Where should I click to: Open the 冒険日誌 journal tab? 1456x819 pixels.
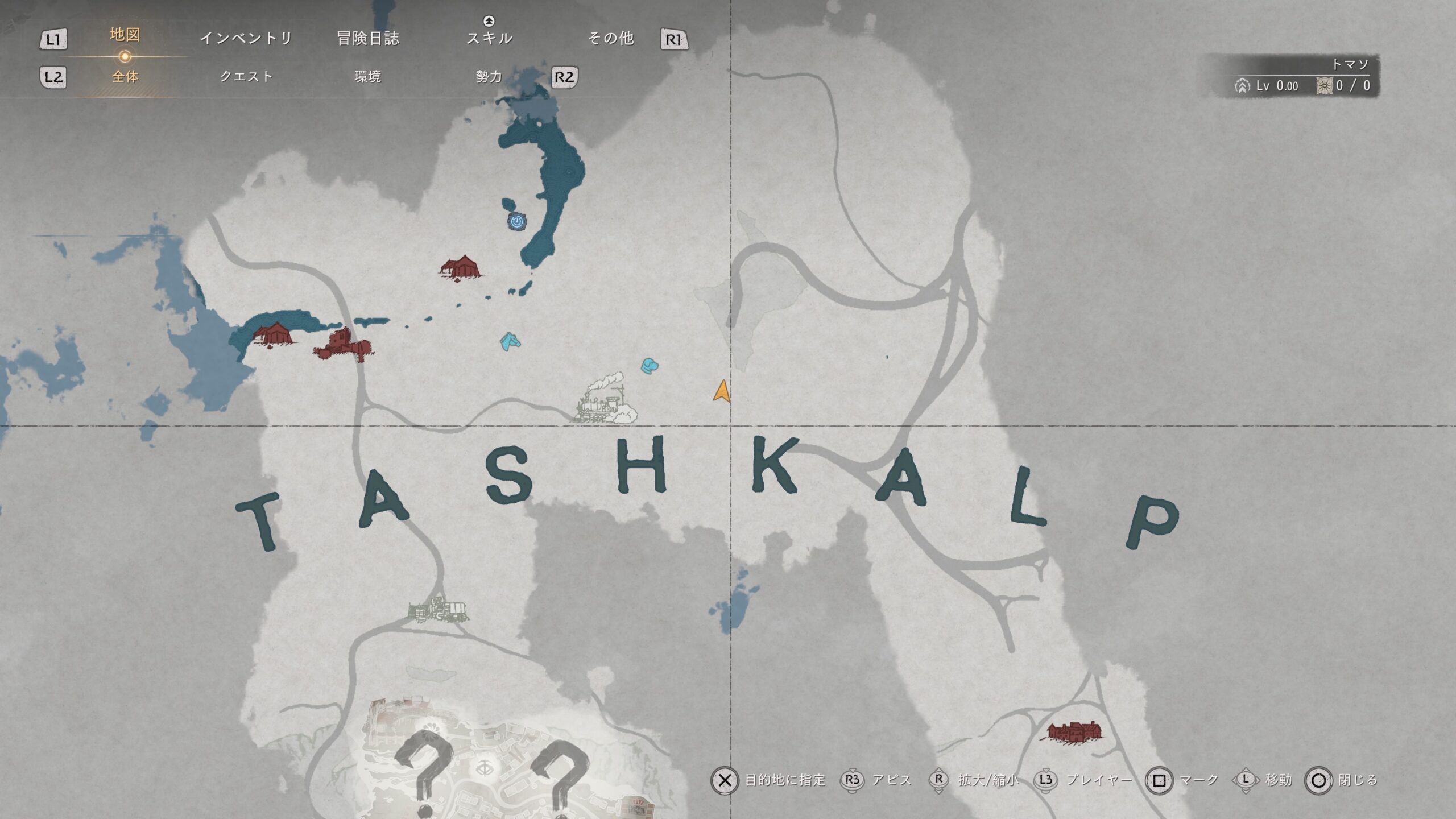click(x=368, y=38)
